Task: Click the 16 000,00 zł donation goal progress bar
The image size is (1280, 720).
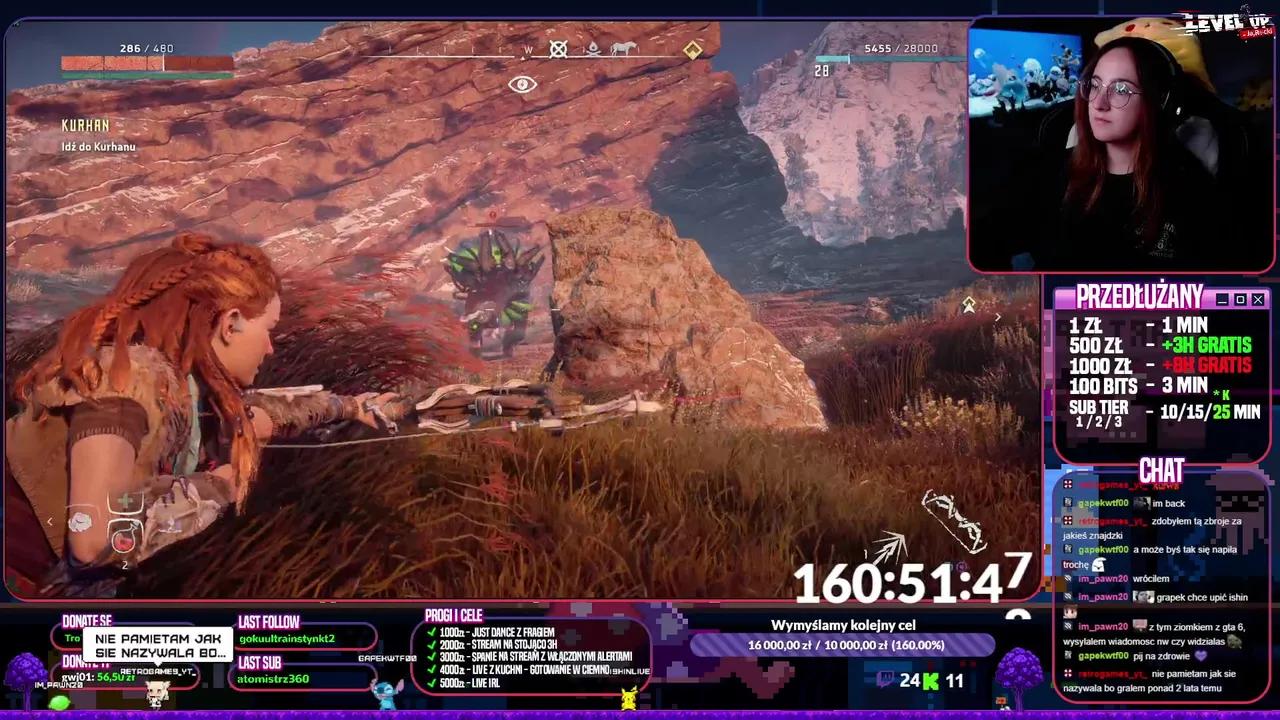Action: point(845,645)
